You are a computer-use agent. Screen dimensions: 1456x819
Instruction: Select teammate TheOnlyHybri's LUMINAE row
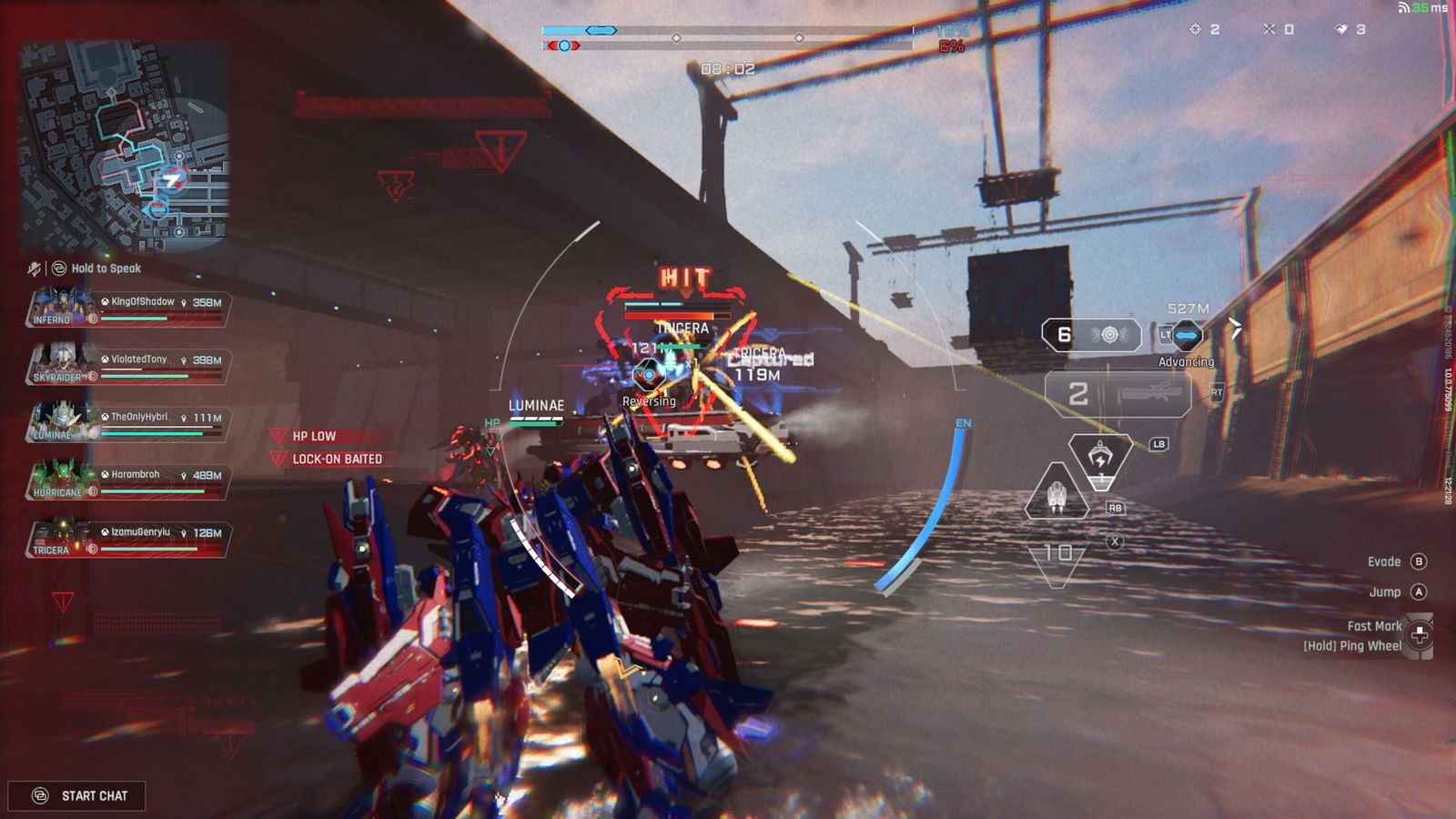[x=127, y=423]
